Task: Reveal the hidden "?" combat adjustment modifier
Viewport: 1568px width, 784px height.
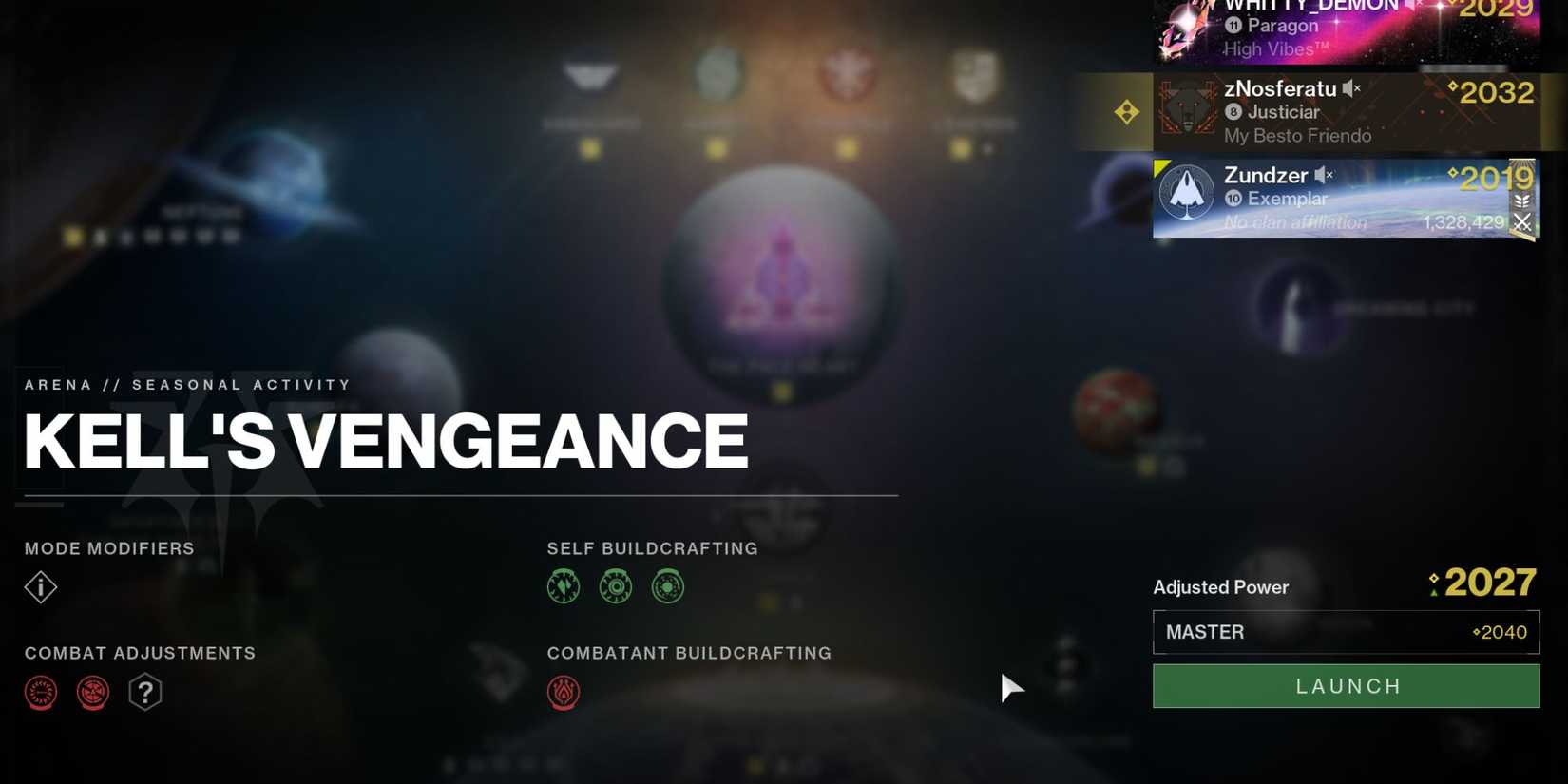Action: tap(145, 692)
